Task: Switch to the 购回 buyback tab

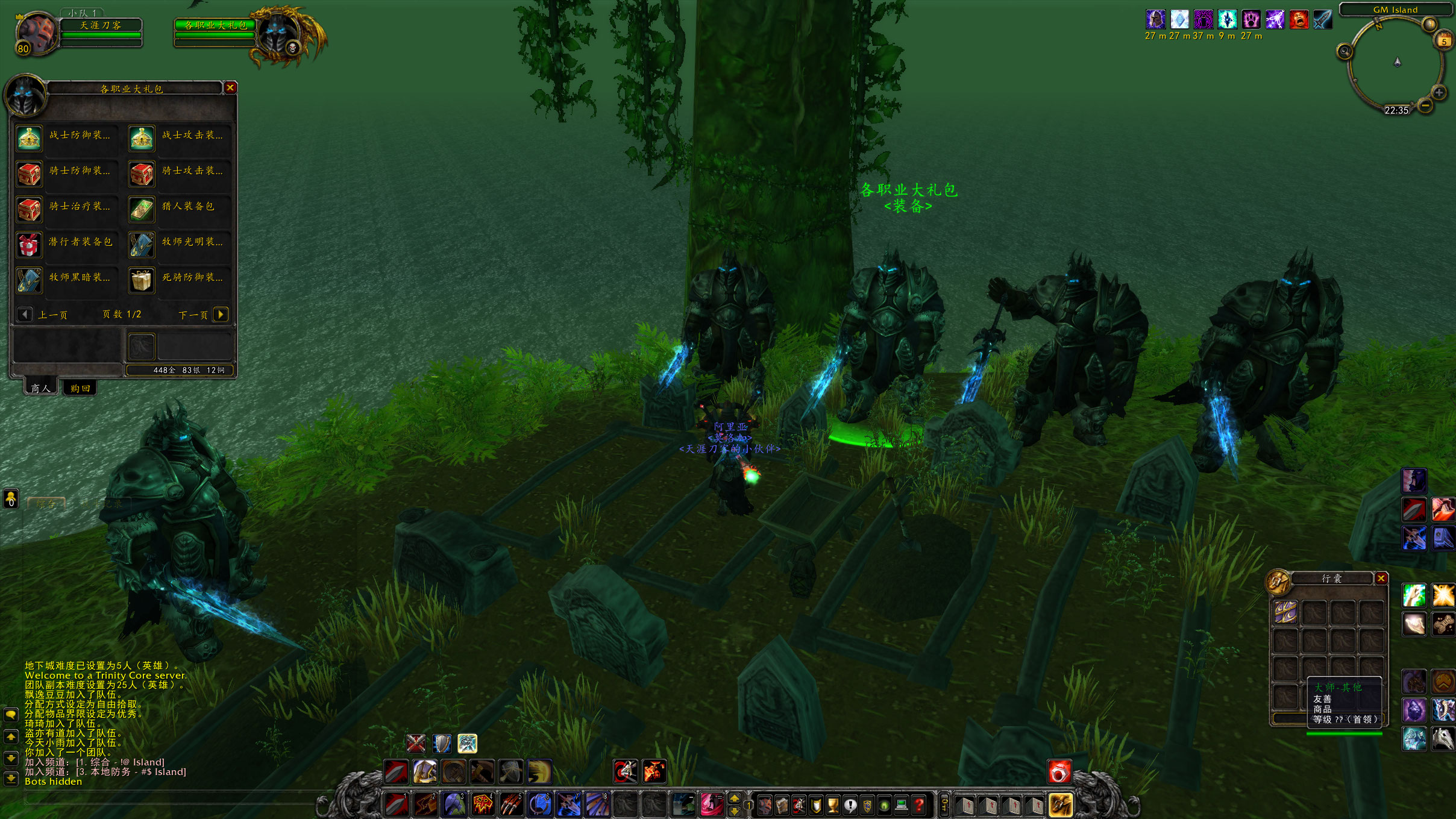Action: pos(80,389)
